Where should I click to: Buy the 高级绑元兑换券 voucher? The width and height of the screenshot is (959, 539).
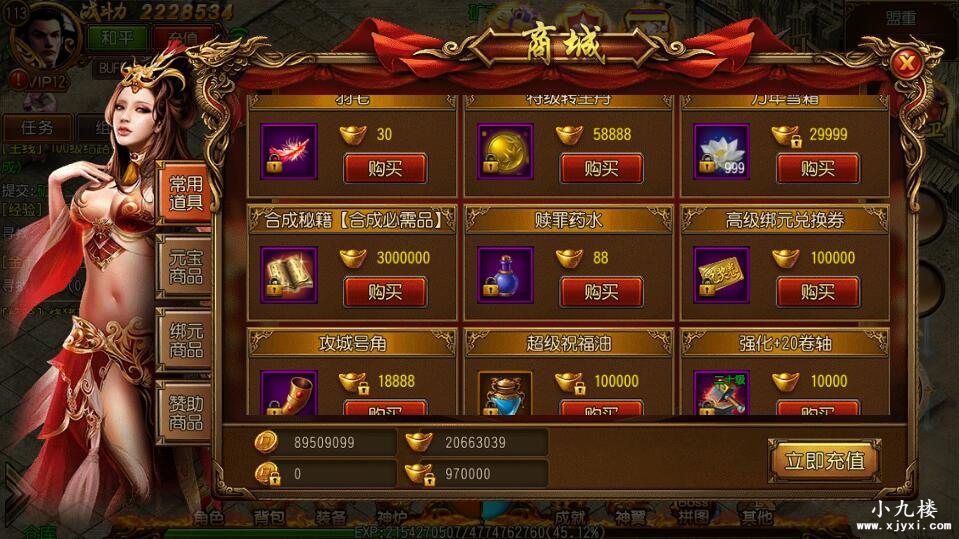818,292
